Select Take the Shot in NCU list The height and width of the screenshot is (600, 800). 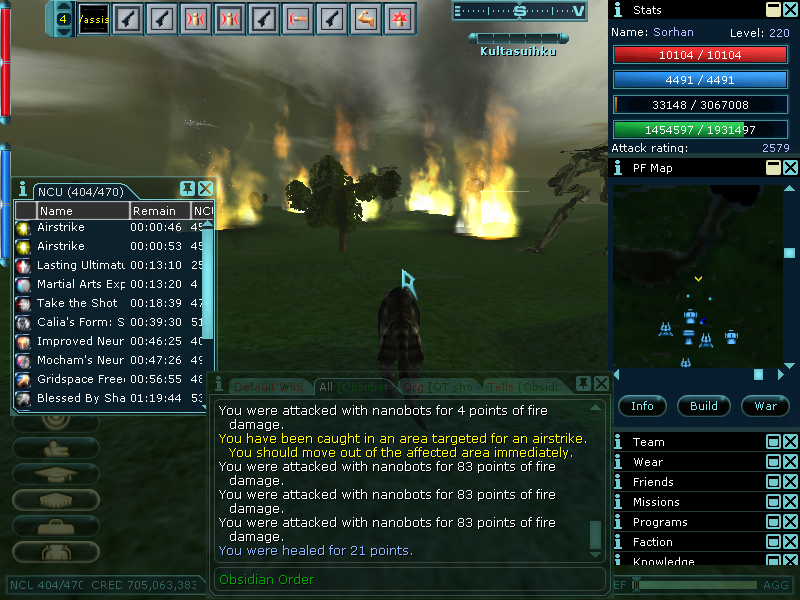[x=77, y=303]
